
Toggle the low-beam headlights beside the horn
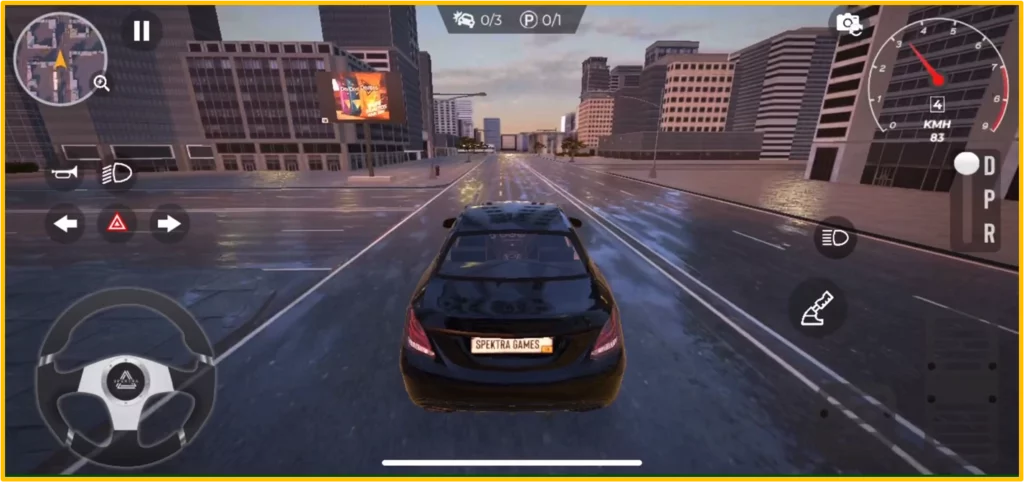pos(117,174)
